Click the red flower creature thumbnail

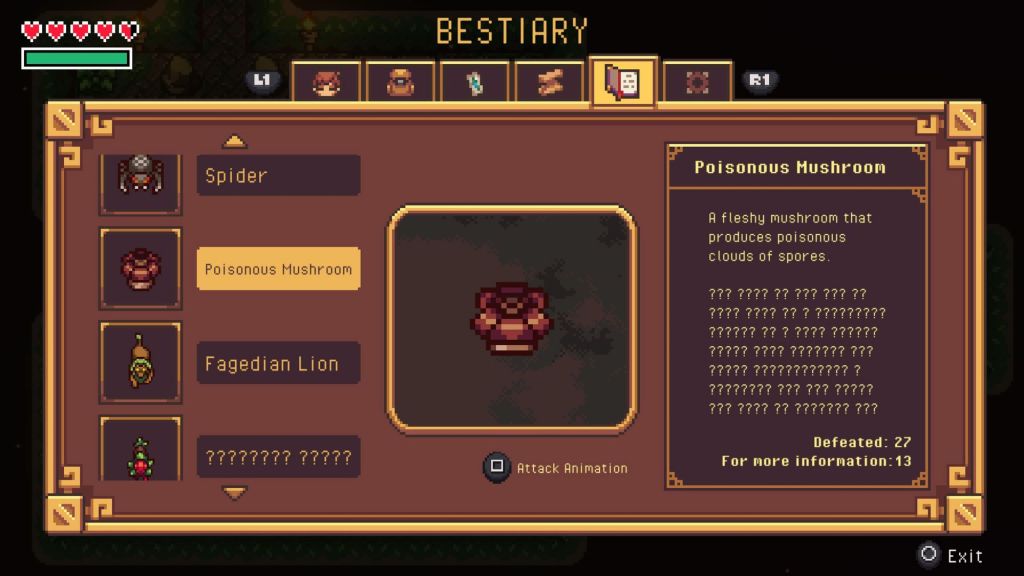[x=140, y=450]
